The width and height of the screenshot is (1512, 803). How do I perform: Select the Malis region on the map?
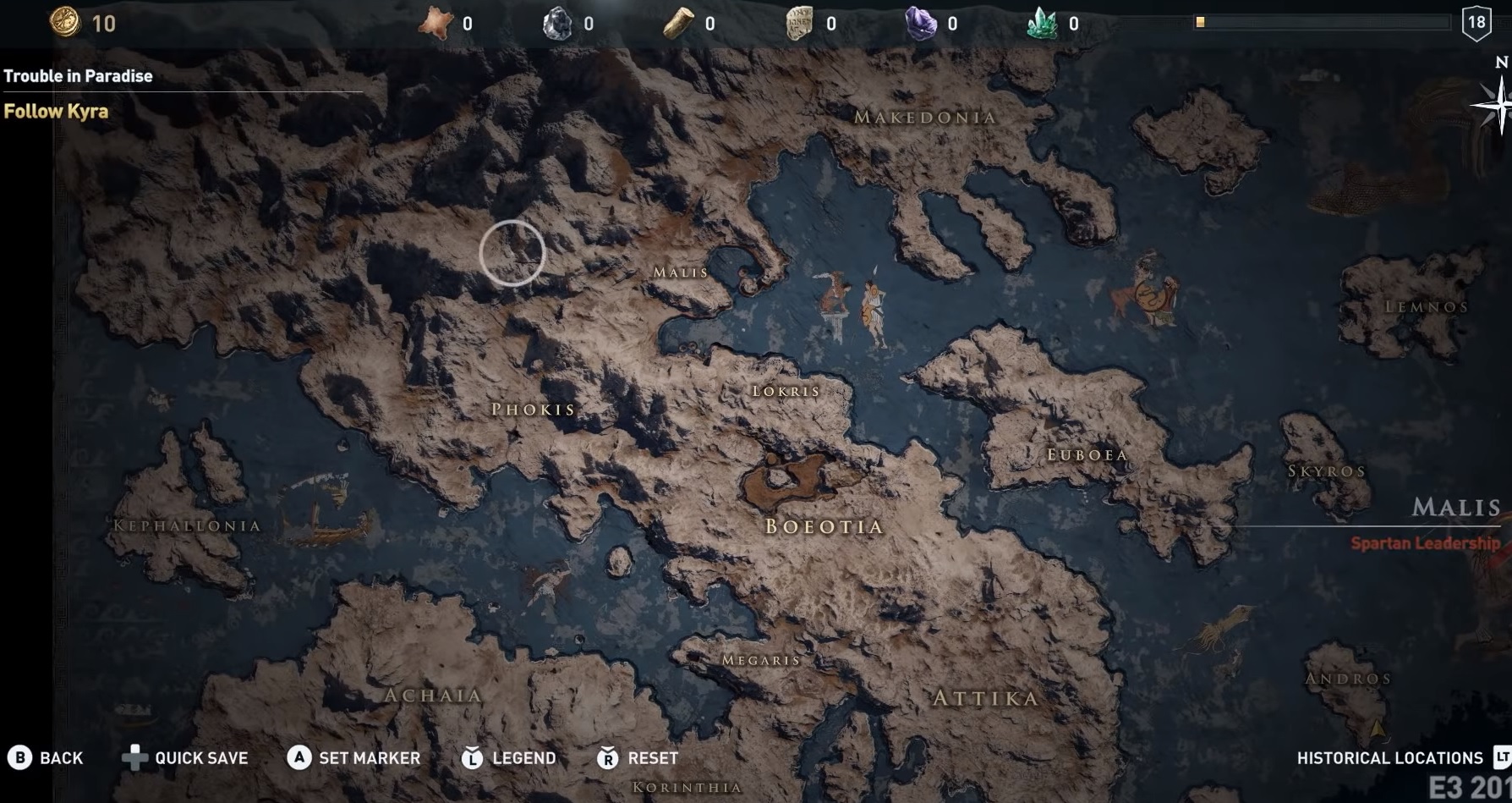coord(681,272)
